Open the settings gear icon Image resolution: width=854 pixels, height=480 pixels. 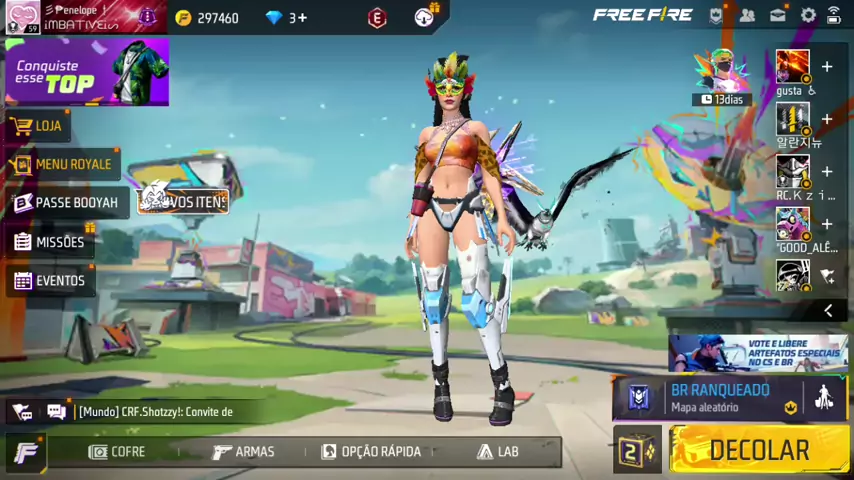[x=808, y=15]
